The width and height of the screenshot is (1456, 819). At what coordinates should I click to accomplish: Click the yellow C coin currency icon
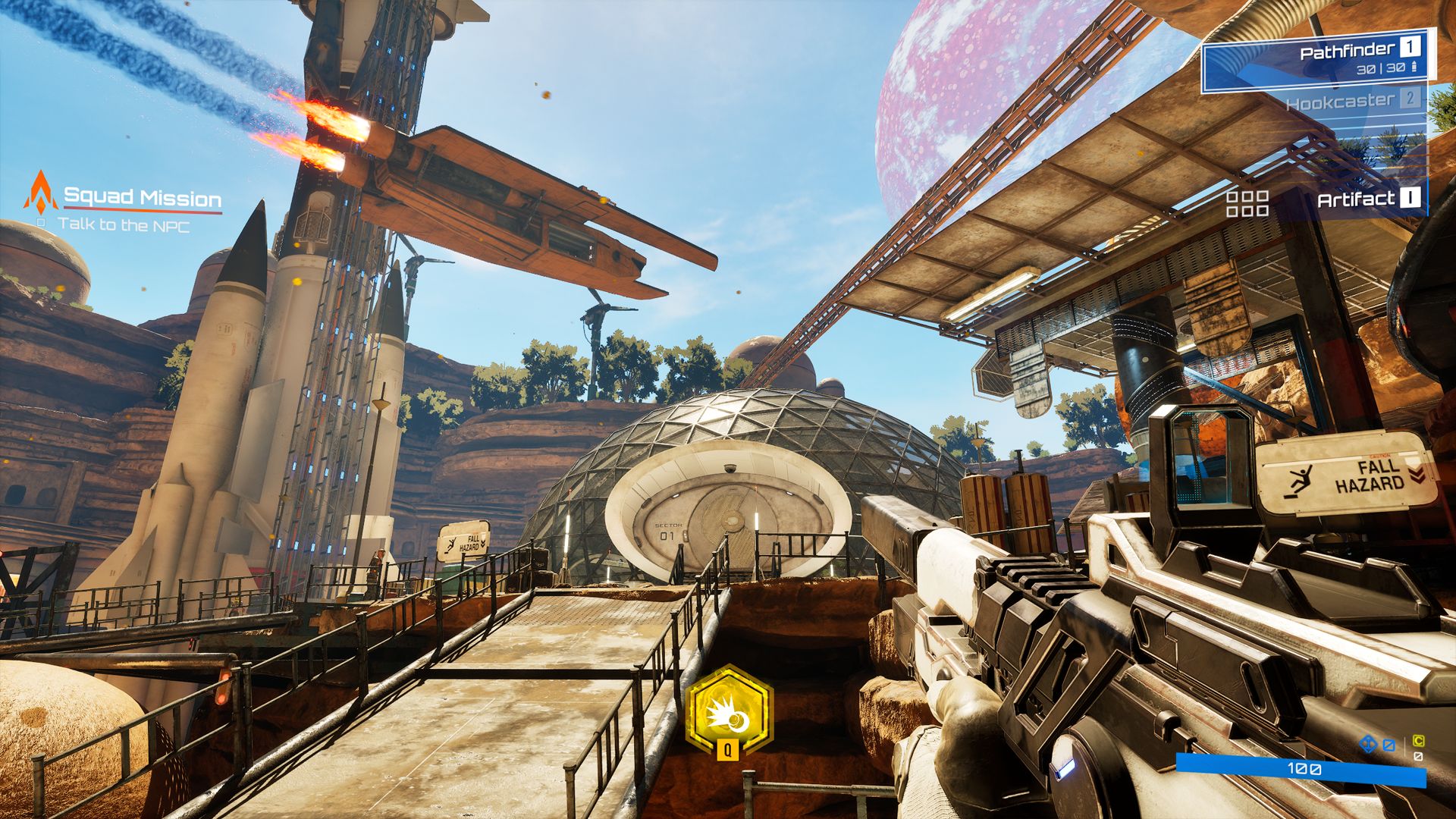tap(1418, 742)
